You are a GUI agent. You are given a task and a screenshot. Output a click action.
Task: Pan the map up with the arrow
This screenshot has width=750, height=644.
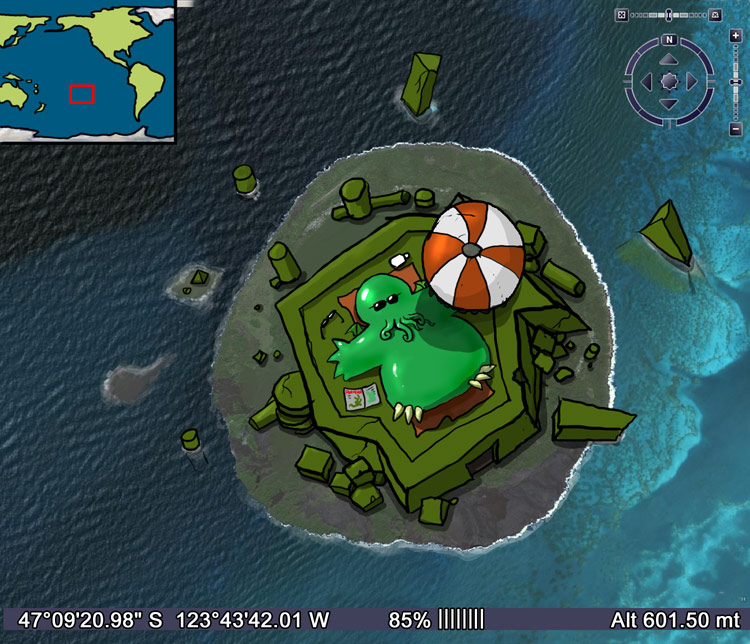pyautogui.click(x=668, y=61)
